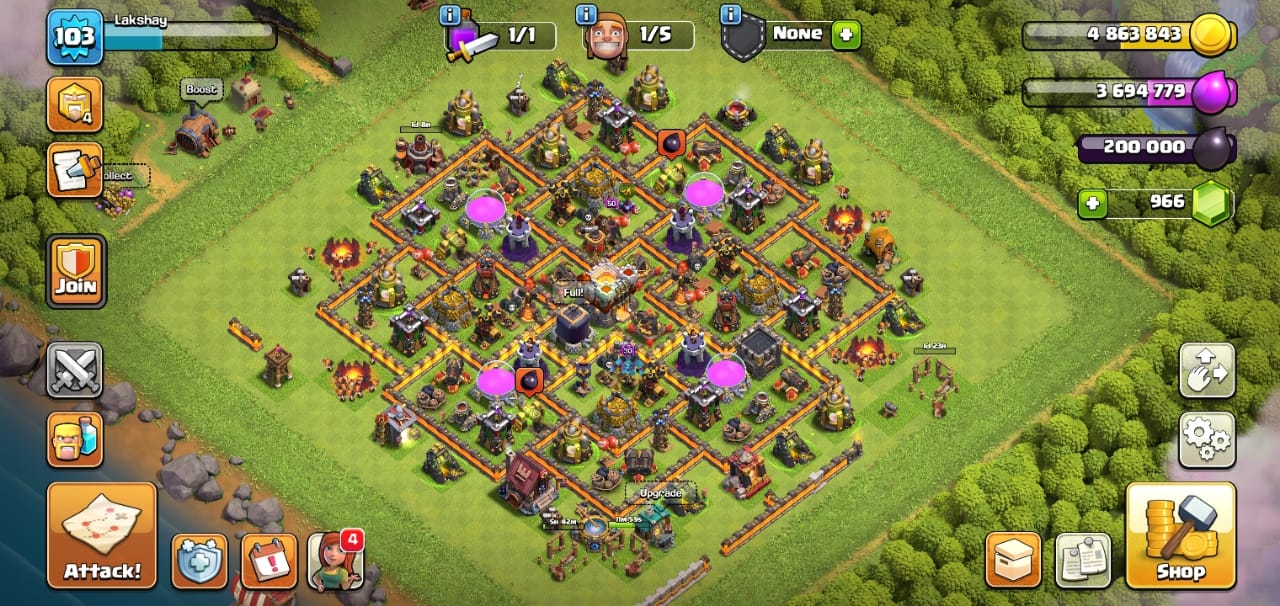Open the scroll news and inbox icon
1280x606 pixels.
click(x=75, y=170)
